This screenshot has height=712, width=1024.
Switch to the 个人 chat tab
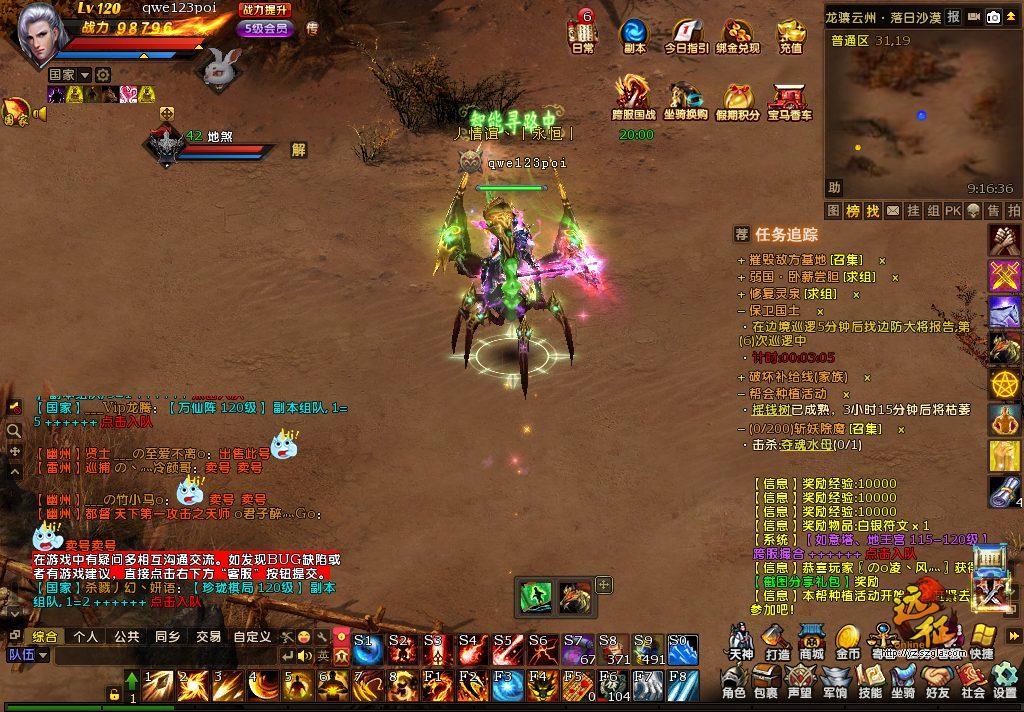[x=86, y=636]
